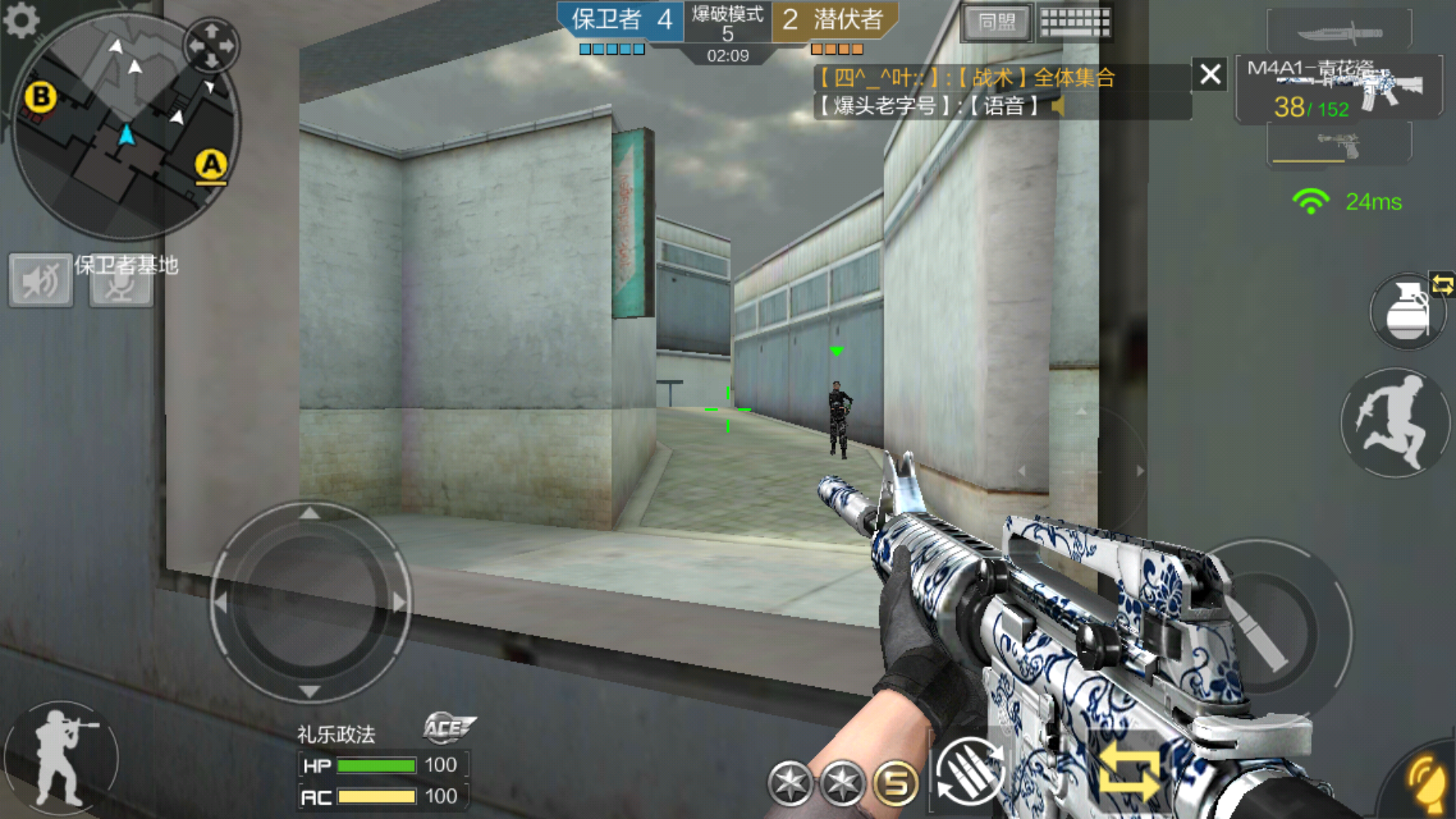Mute the speaker audio toggle
The image size is (1456, 819).
[x=41, y=281]
